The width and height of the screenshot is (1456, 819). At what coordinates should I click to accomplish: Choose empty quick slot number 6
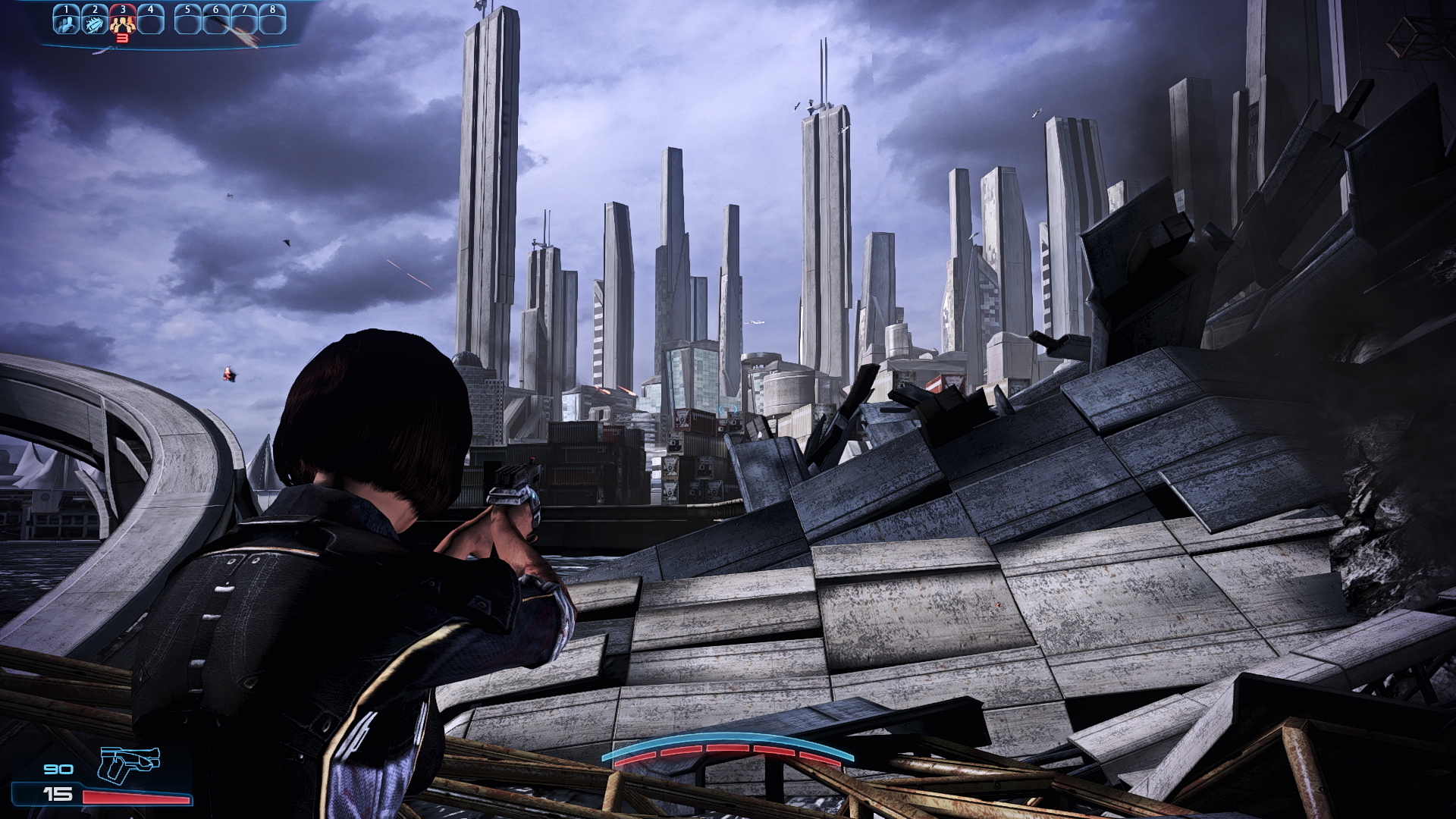coord(215,20)
